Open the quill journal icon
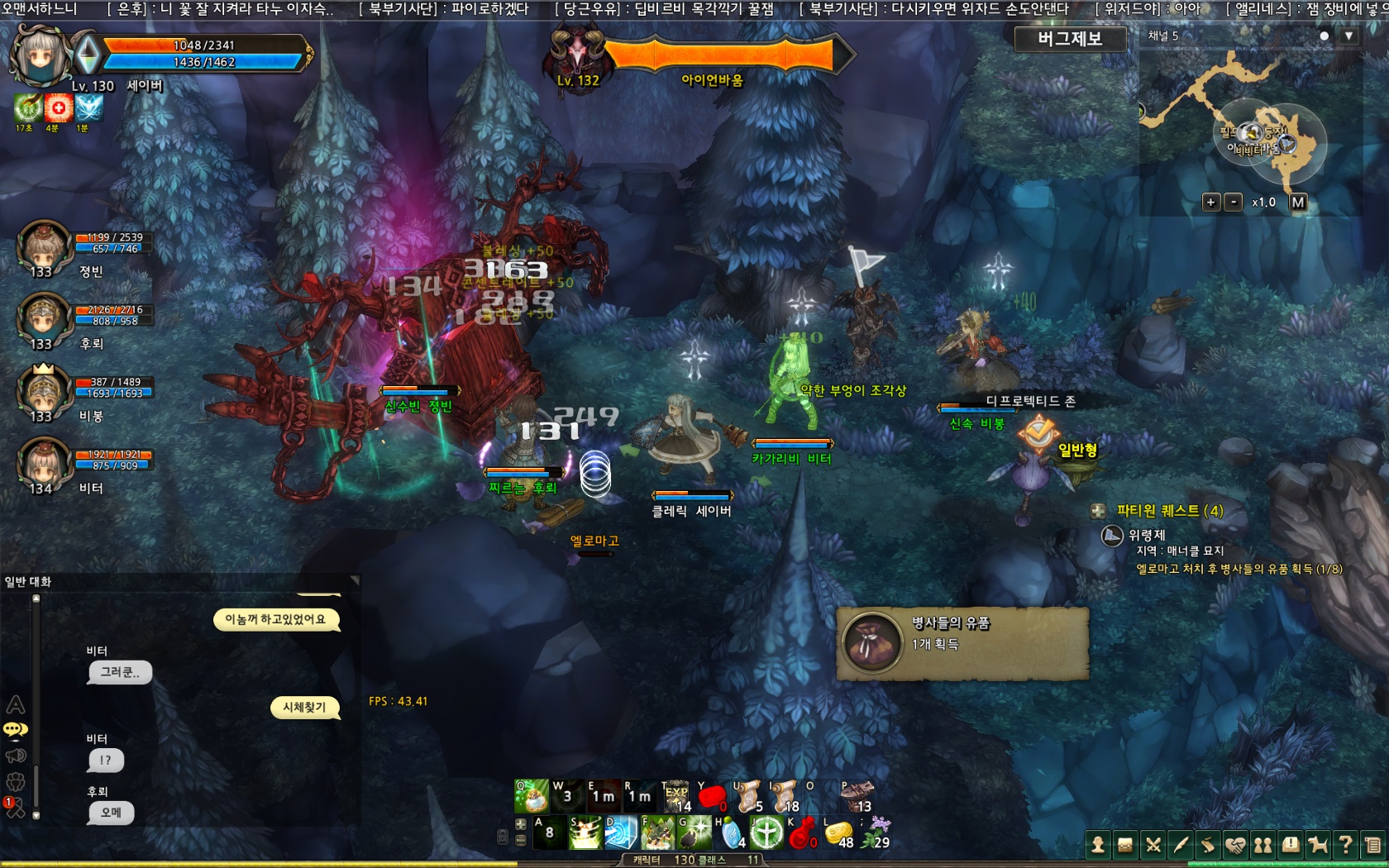 tap(1181, 844)
